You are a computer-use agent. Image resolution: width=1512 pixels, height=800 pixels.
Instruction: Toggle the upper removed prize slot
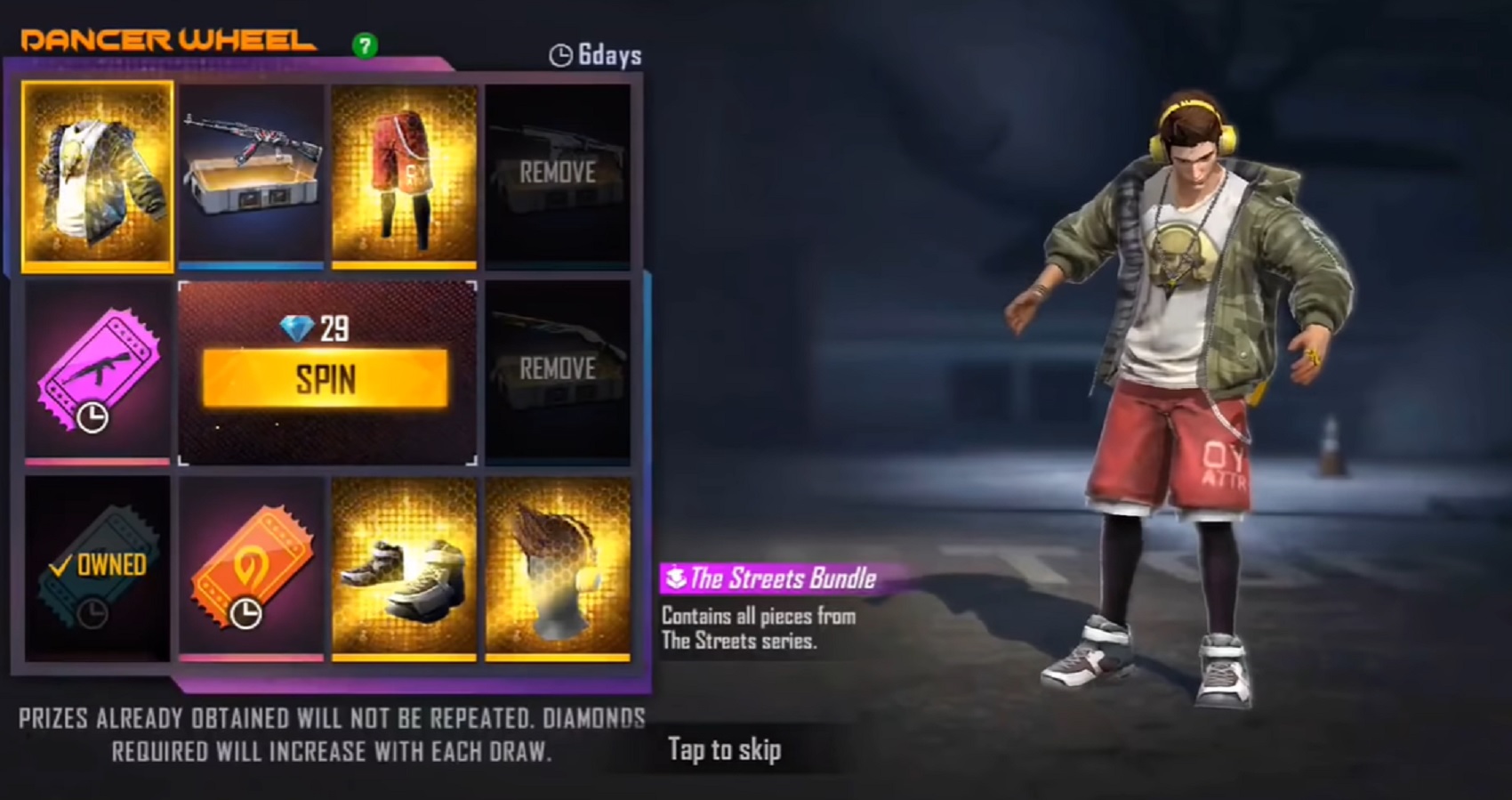(x=559, y=174)
